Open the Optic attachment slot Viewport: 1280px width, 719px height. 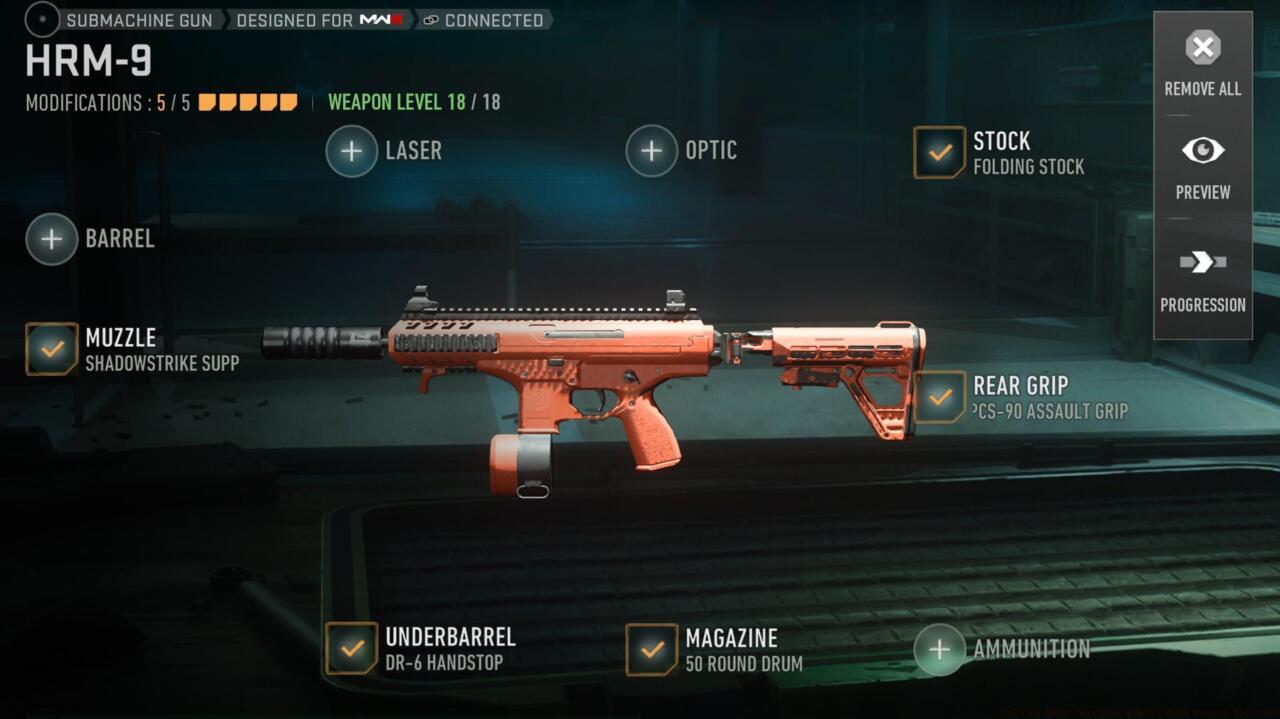[x=652, y=151]
